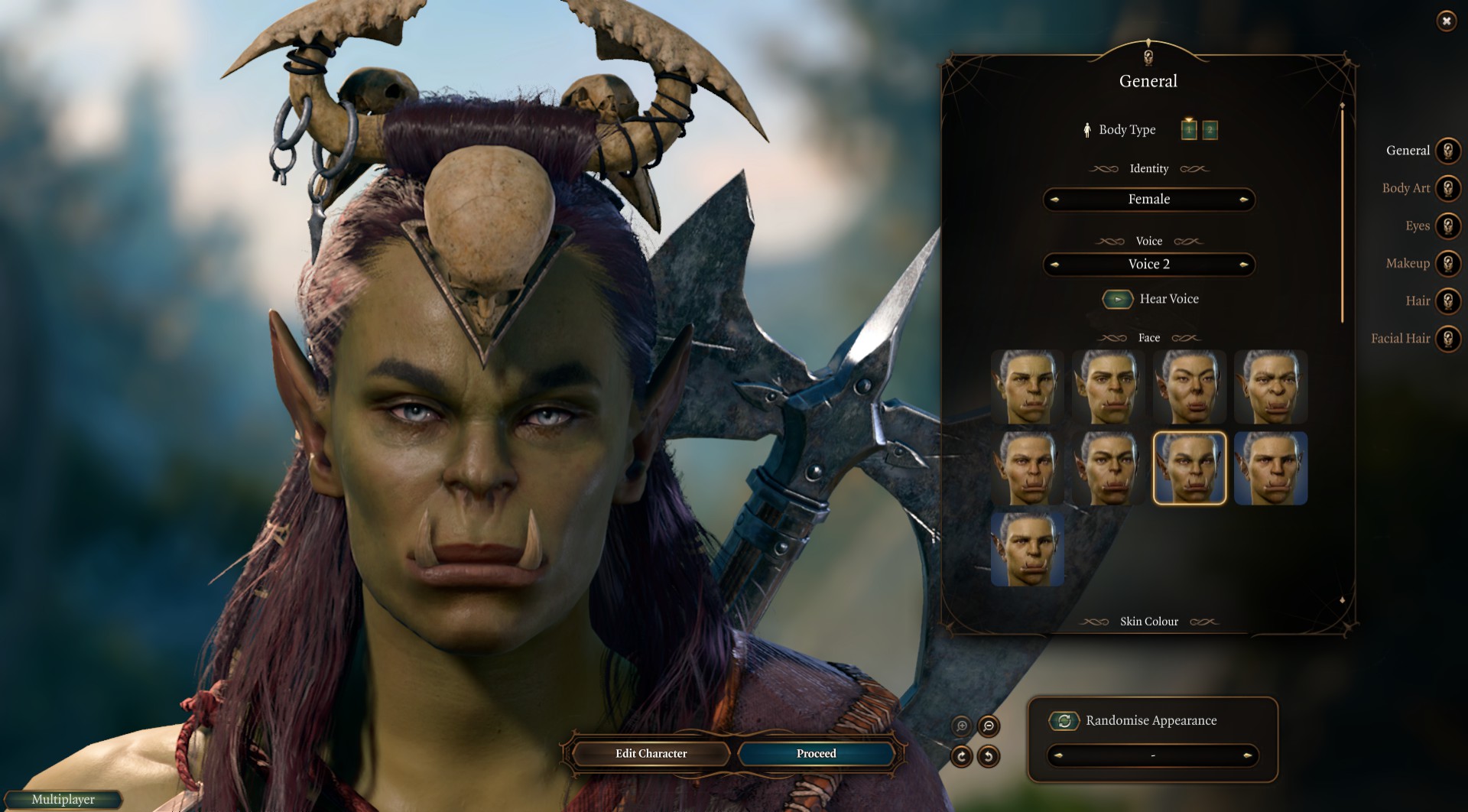
Task: Click the Proceed button
Action: [816, 754]
